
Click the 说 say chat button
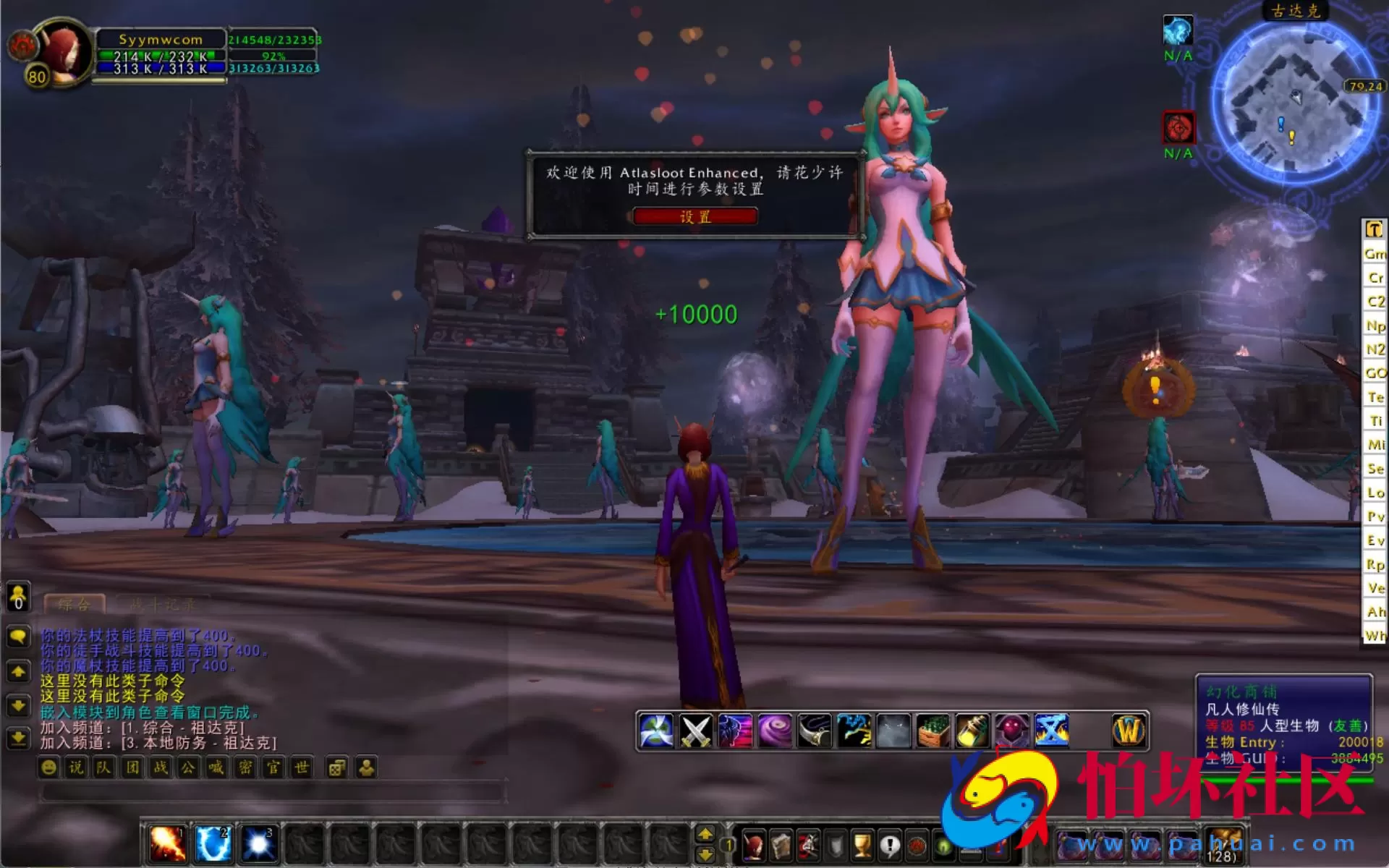[x=75, y=767]
